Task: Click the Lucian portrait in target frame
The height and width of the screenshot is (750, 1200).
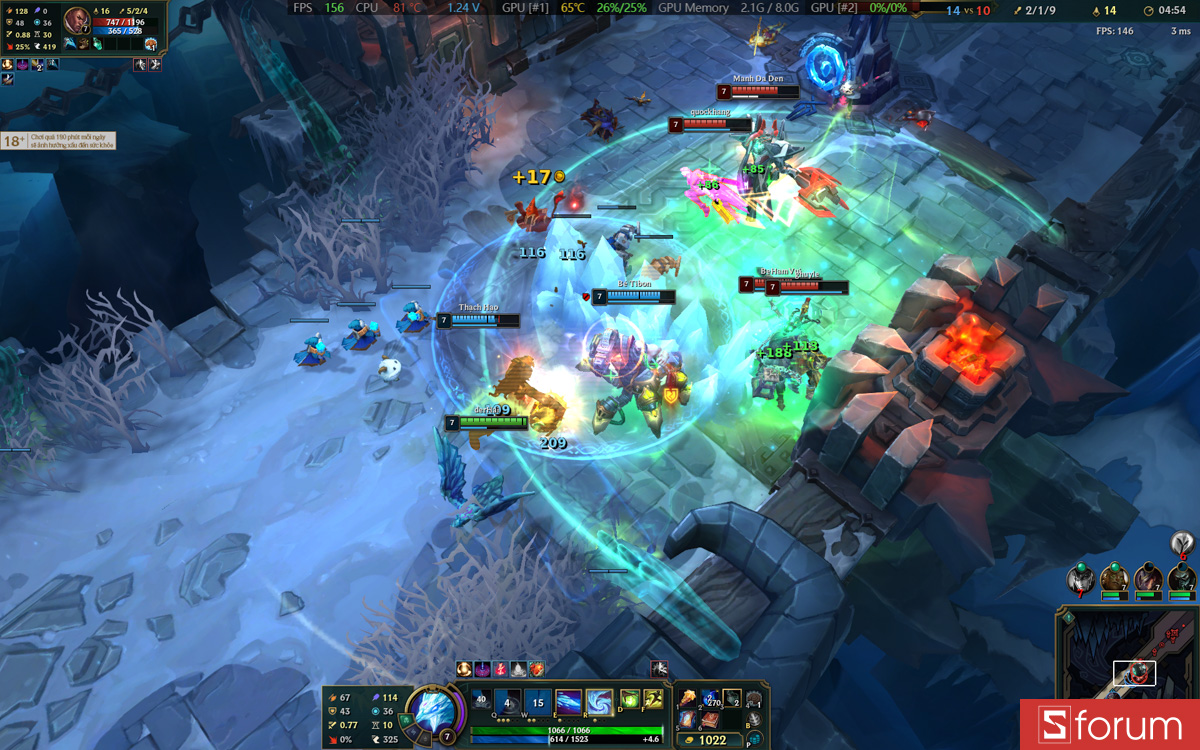Action: tap(77, 20)
